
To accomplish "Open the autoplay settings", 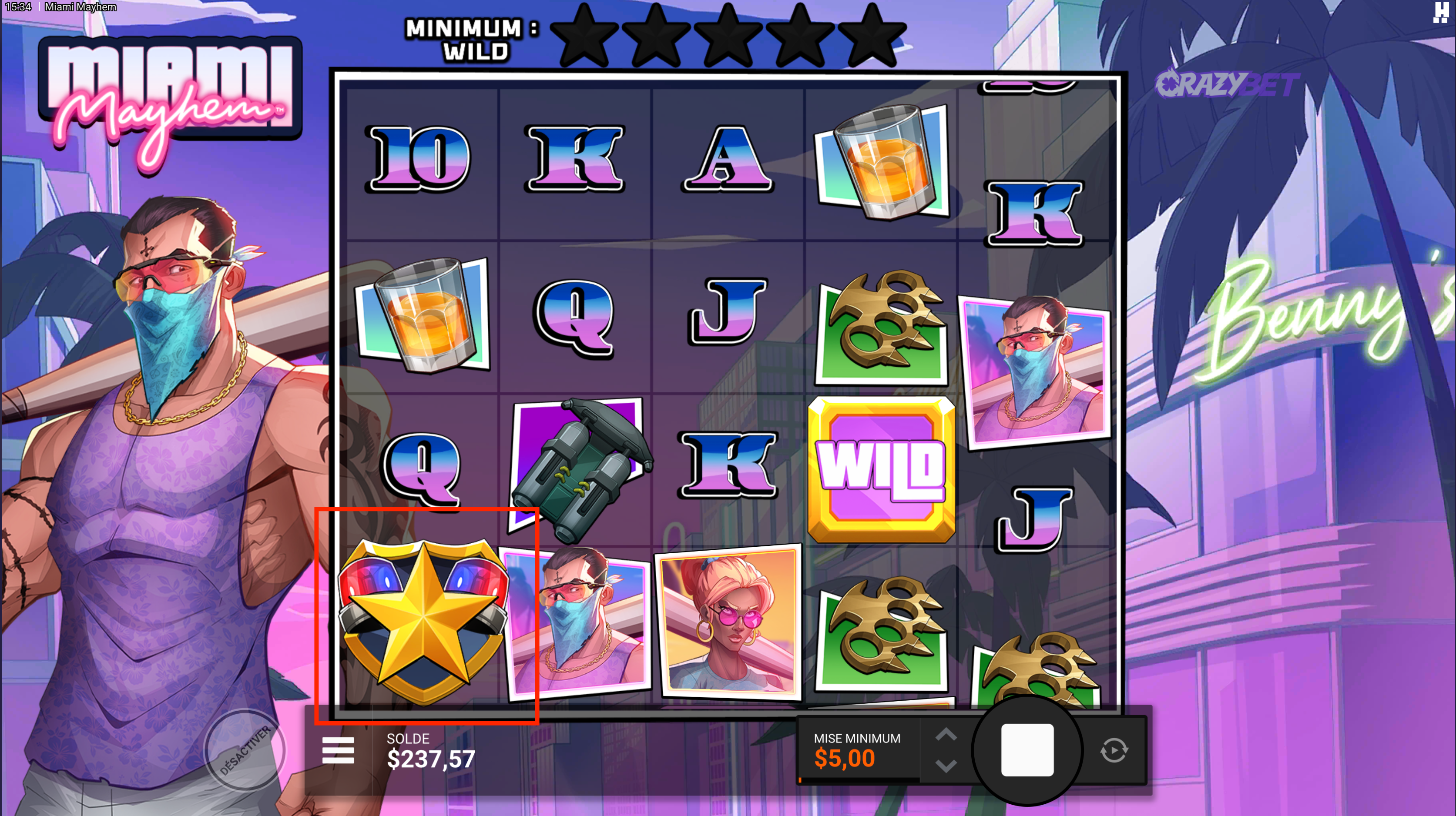I will [x=1114, y=750].
